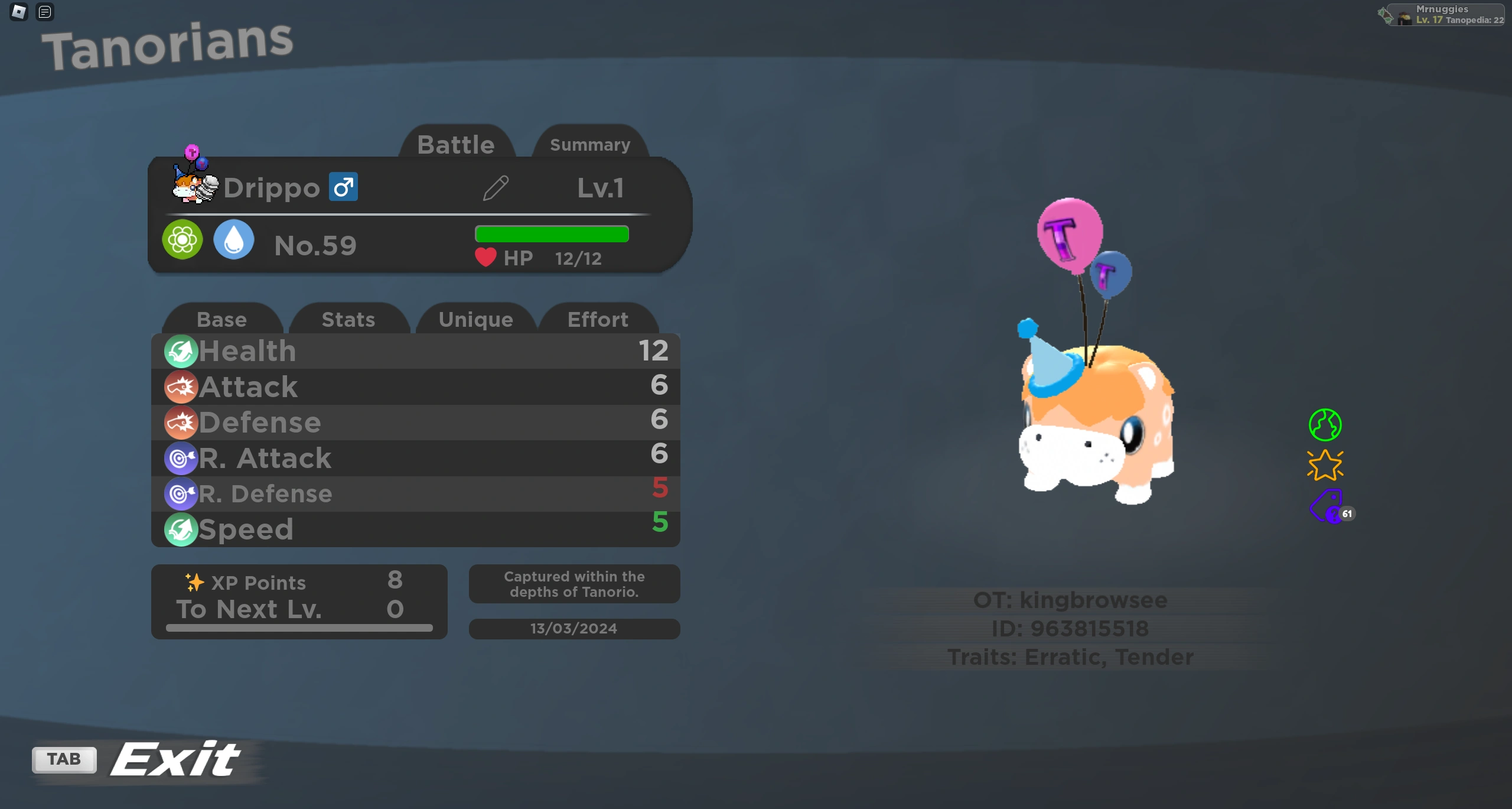This screenshot has width=1512, height=809.
Task: Switch to the Summary tab
Action: (590, 144)
